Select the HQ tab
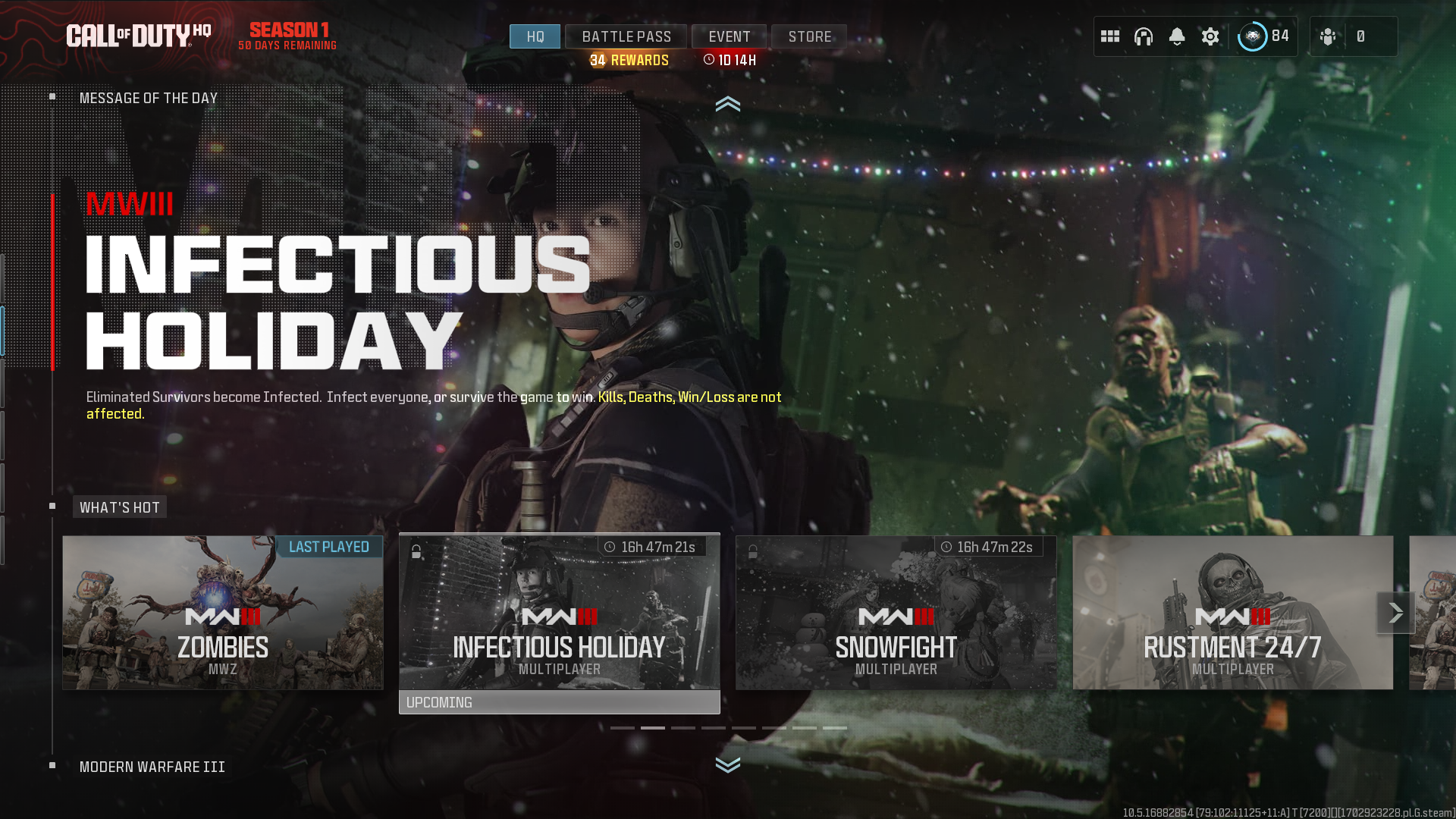The height and width of the screenshot is (819, 1456). (x=535, y=36)
